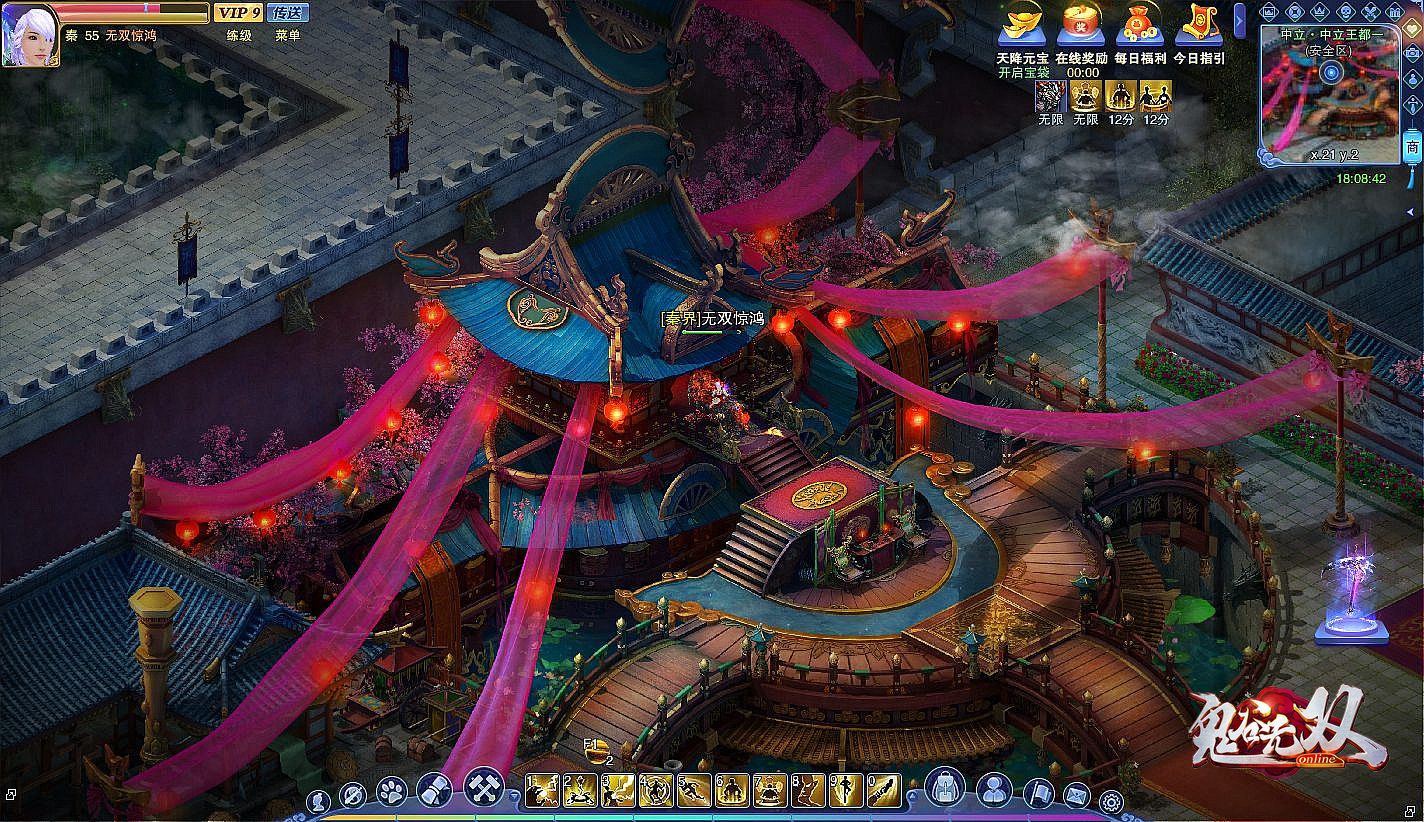Click the 传送 teleport button
1424x822 pixels.
coord(288,13)
